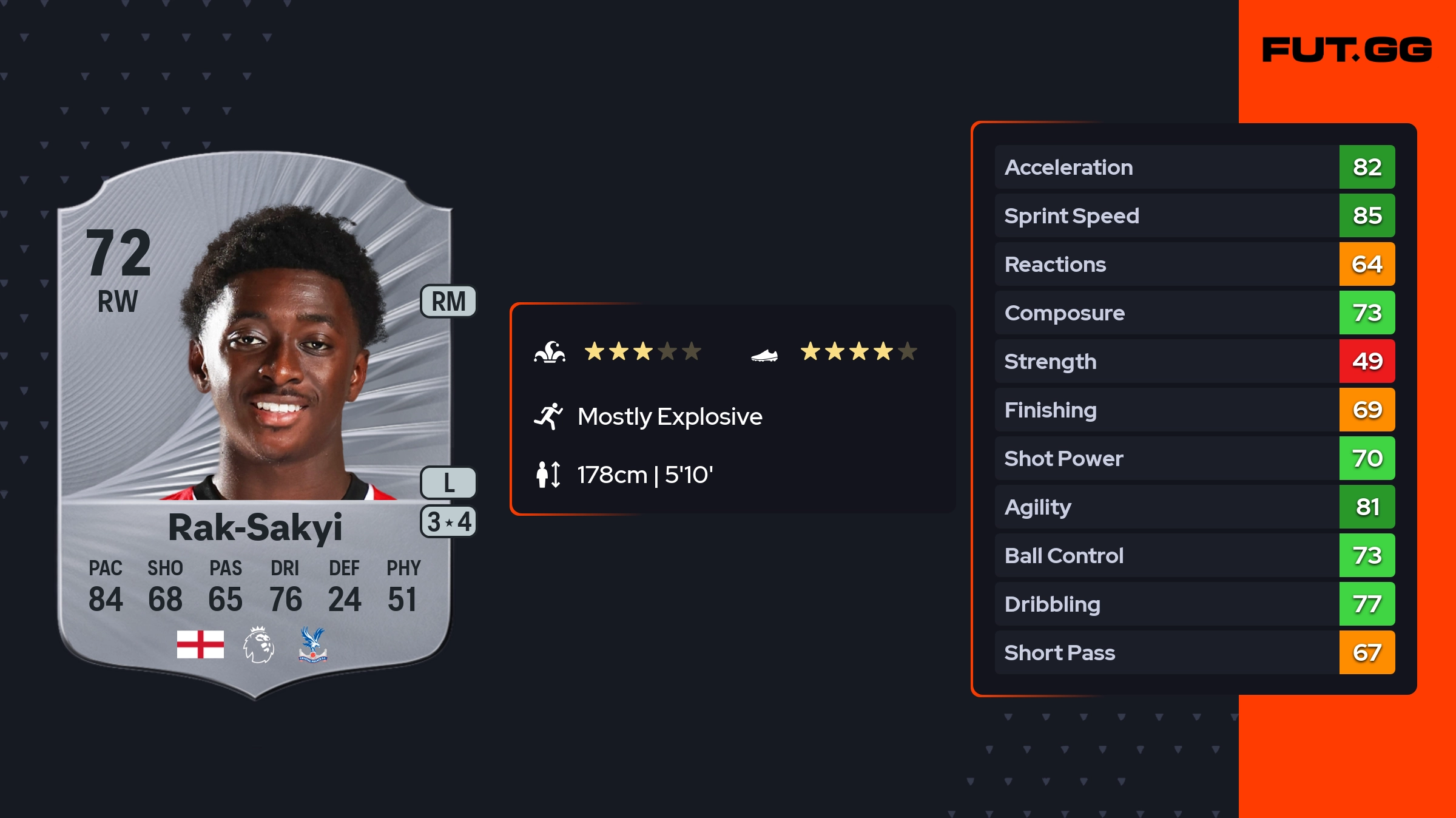Choose the Agility stat row
Viewport: 1456px width, 818px height.
coord(1194,507)
